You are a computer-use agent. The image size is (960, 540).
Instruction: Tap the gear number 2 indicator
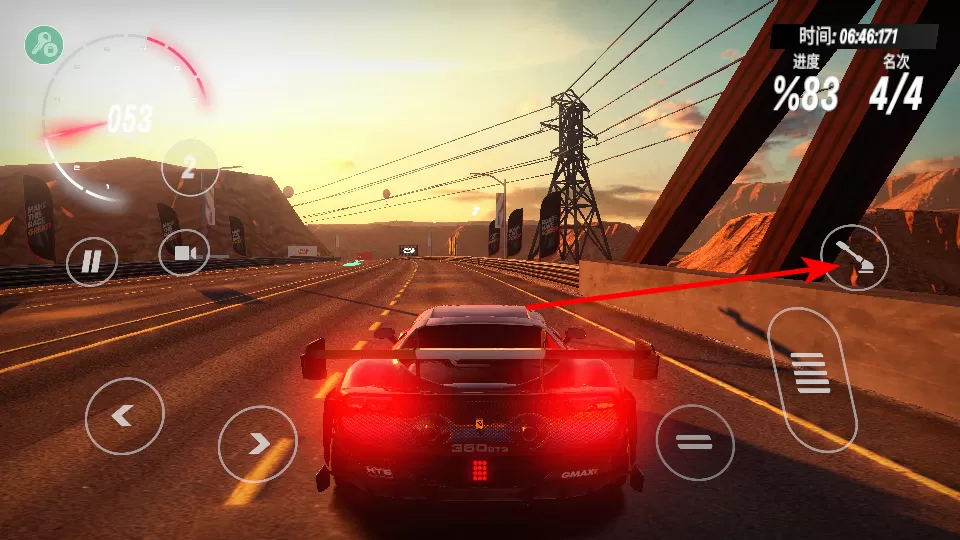(189, 167)
